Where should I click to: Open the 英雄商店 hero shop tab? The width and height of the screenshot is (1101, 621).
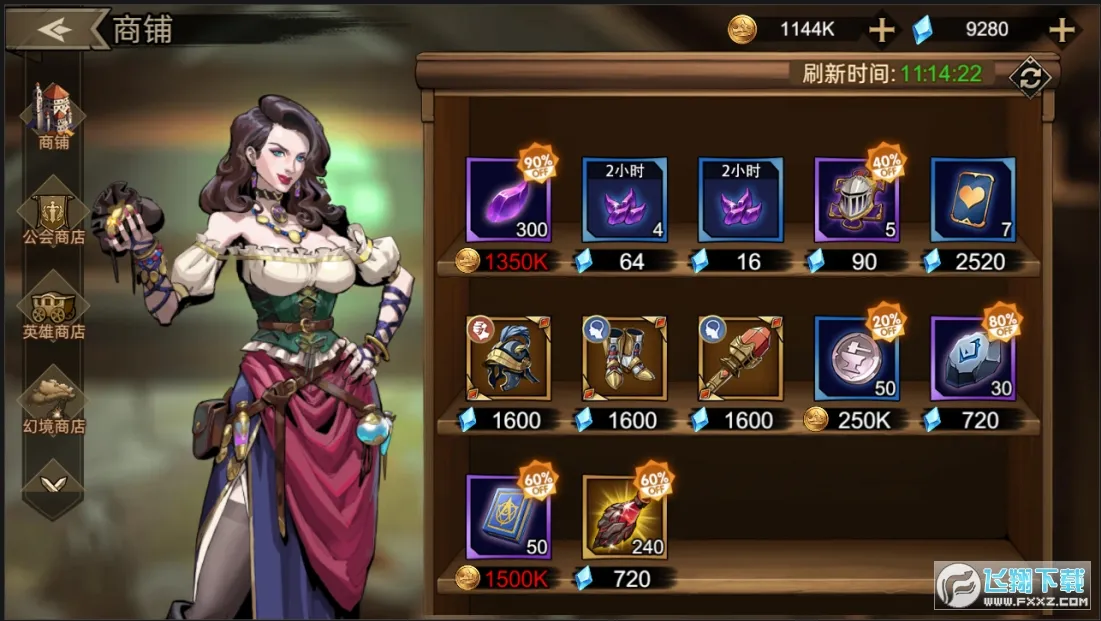[x=54, y=306]
